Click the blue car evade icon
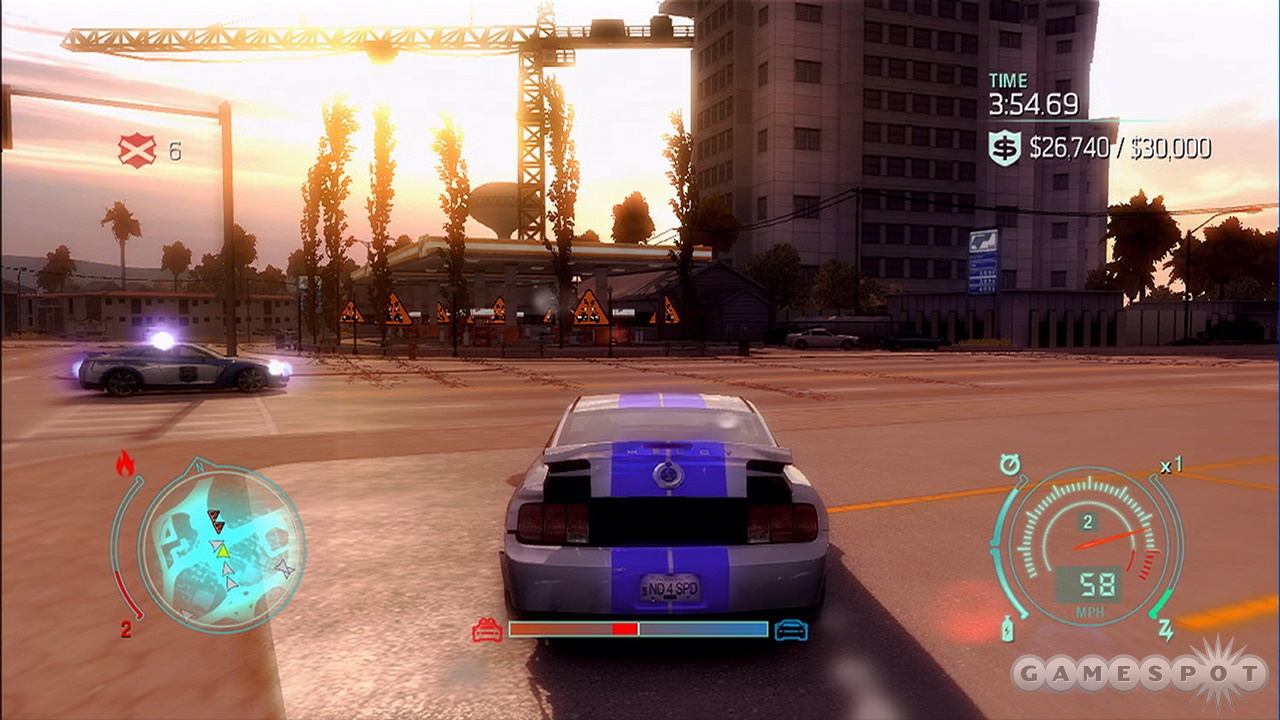Viewport: 1280px width, 720px height. 791,630
